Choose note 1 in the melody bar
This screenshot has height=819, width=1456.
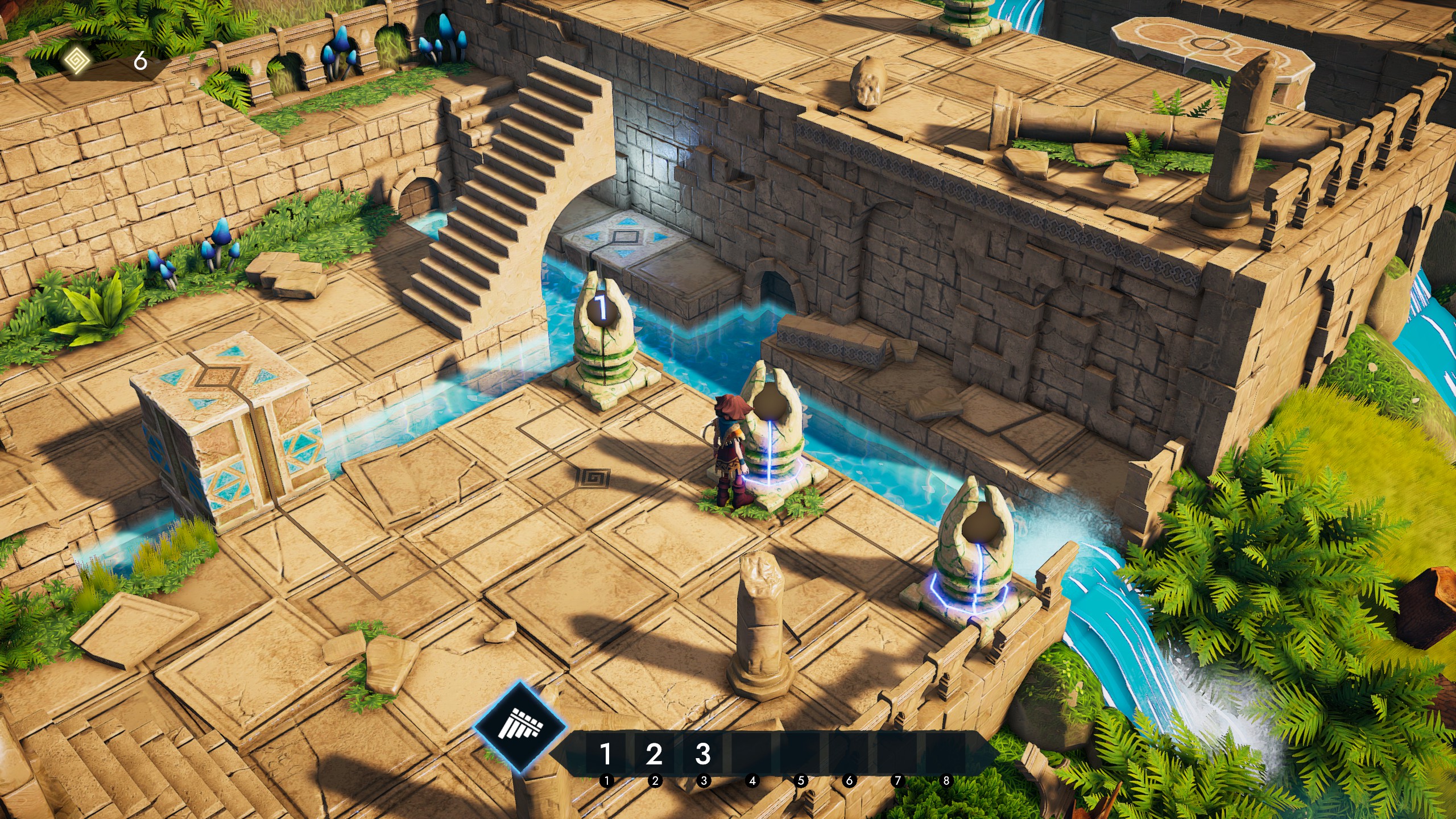[x=606, y=754]
